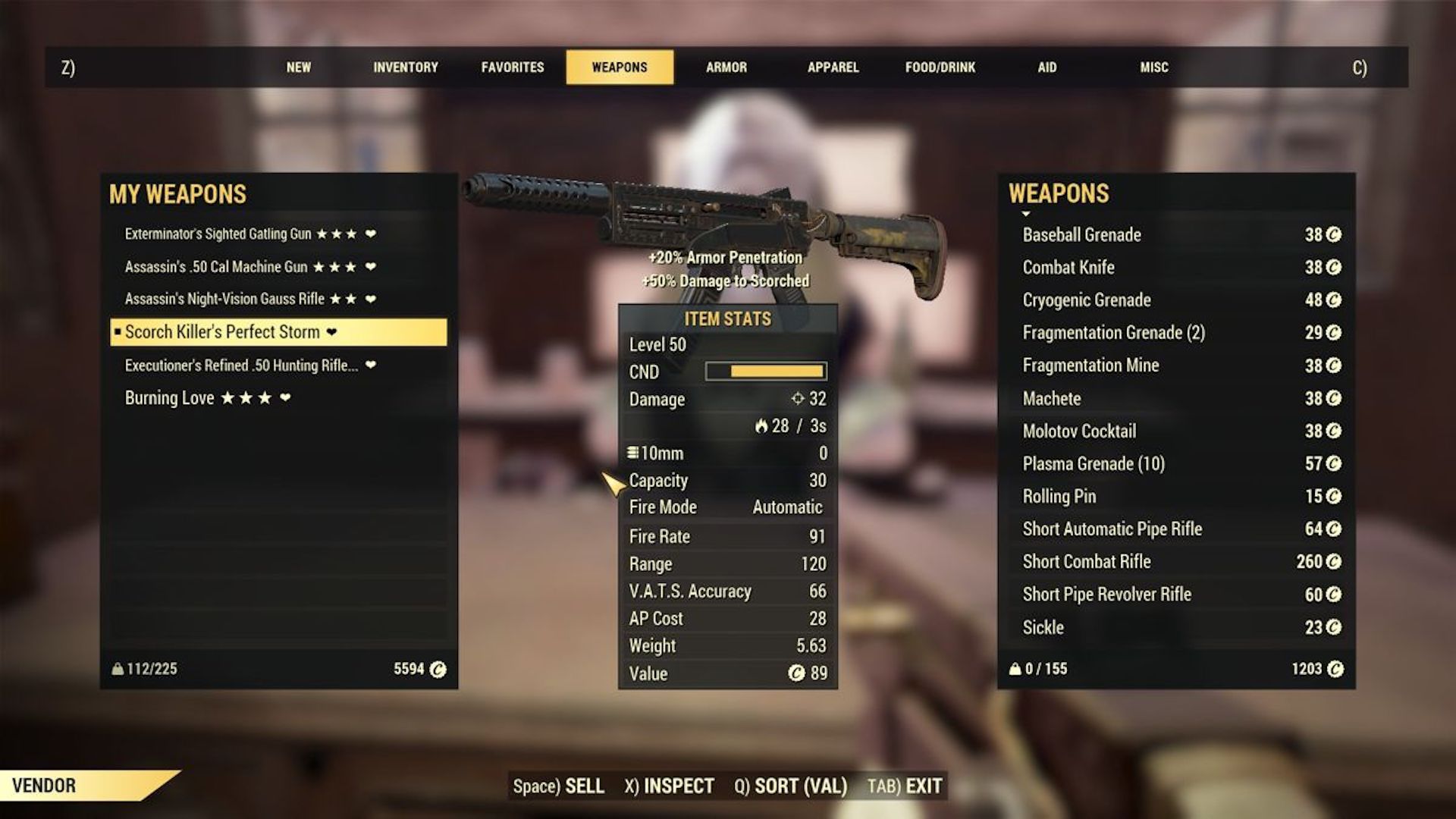Click the lock icon beside 0/155
The image size is (1456, 819).
point(1016,668)
